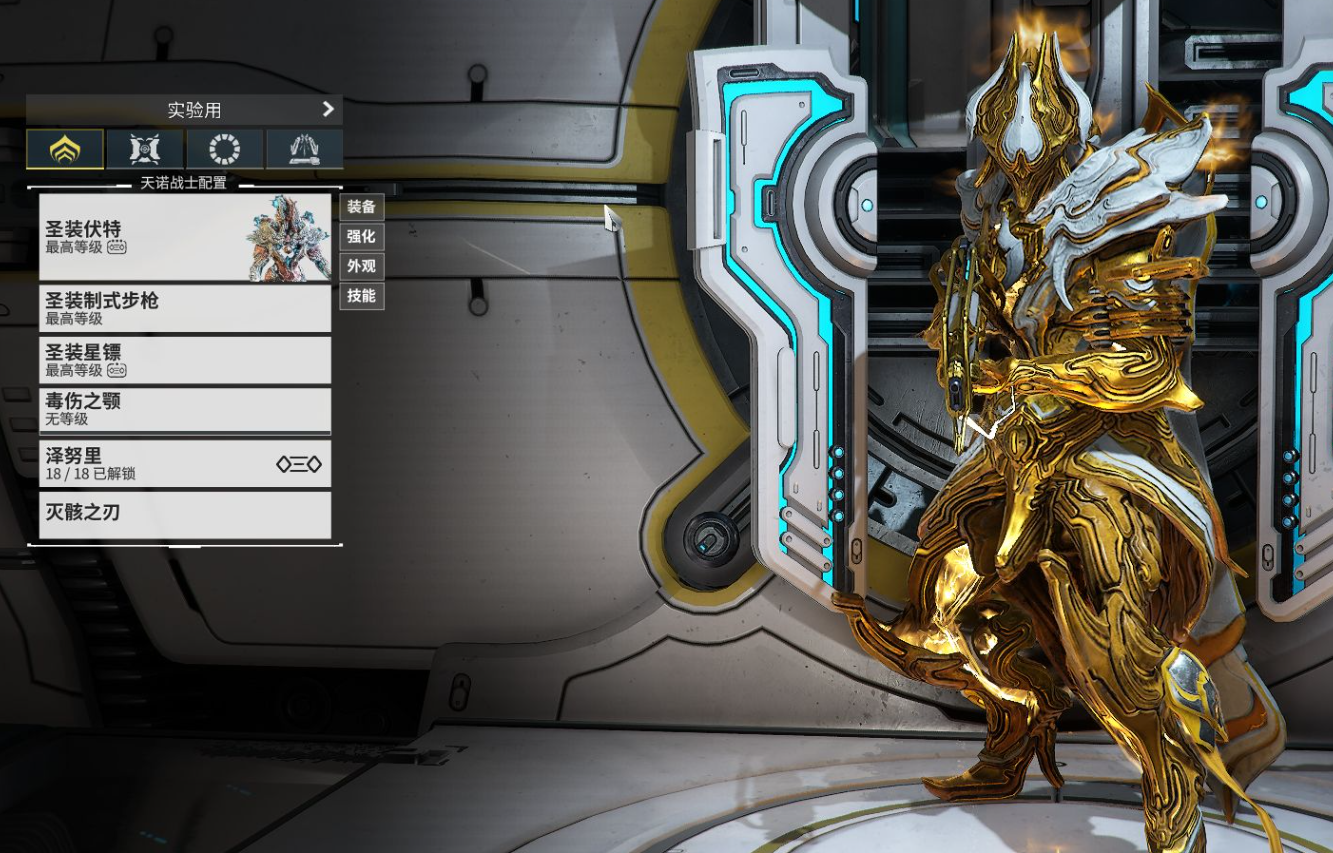Select the 泽努里 focus school slot
This screenshot has width=1333, height=853.
[x=185, y=463]
